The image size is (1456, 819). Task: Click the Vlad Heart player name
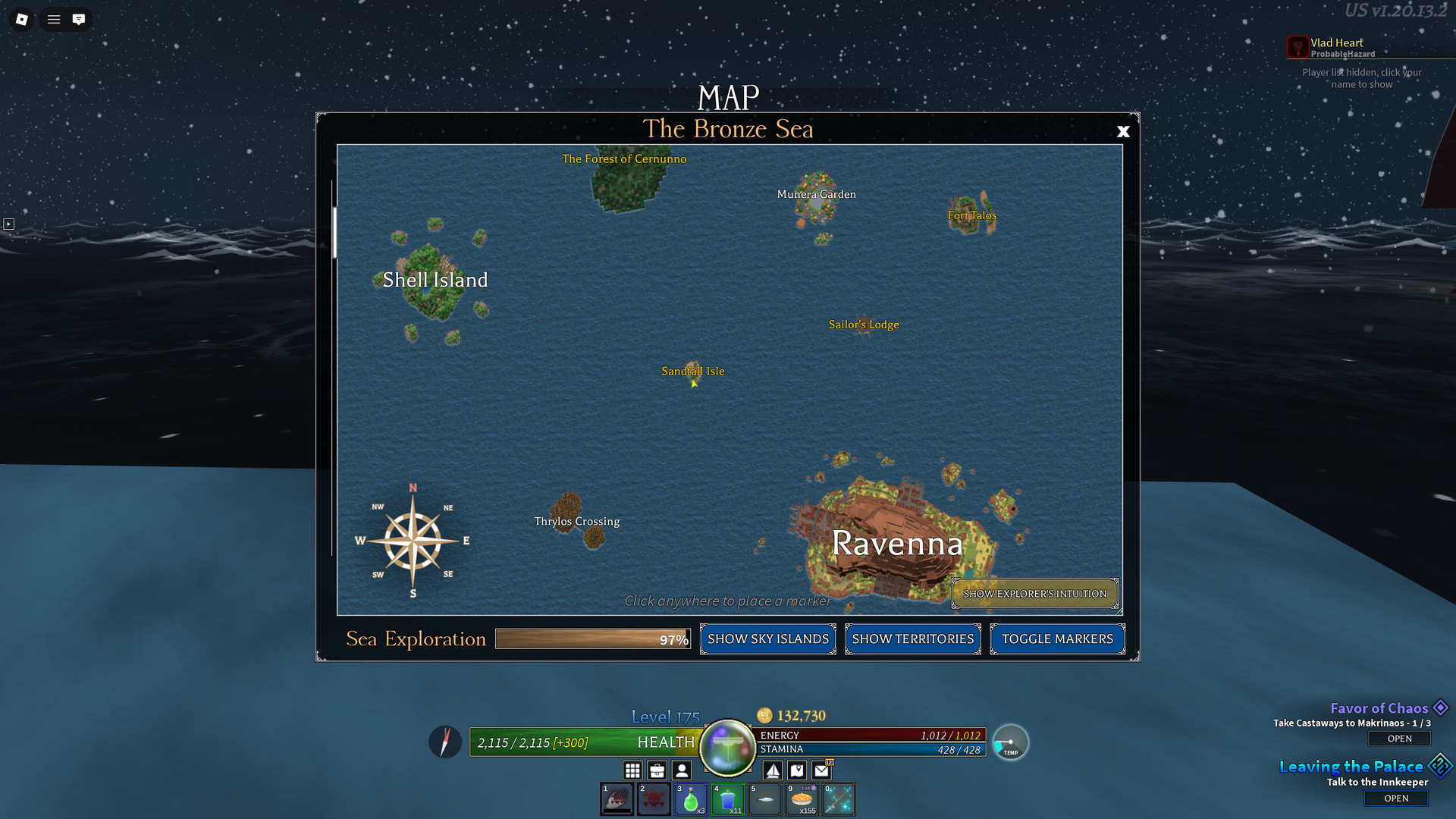1336,43
